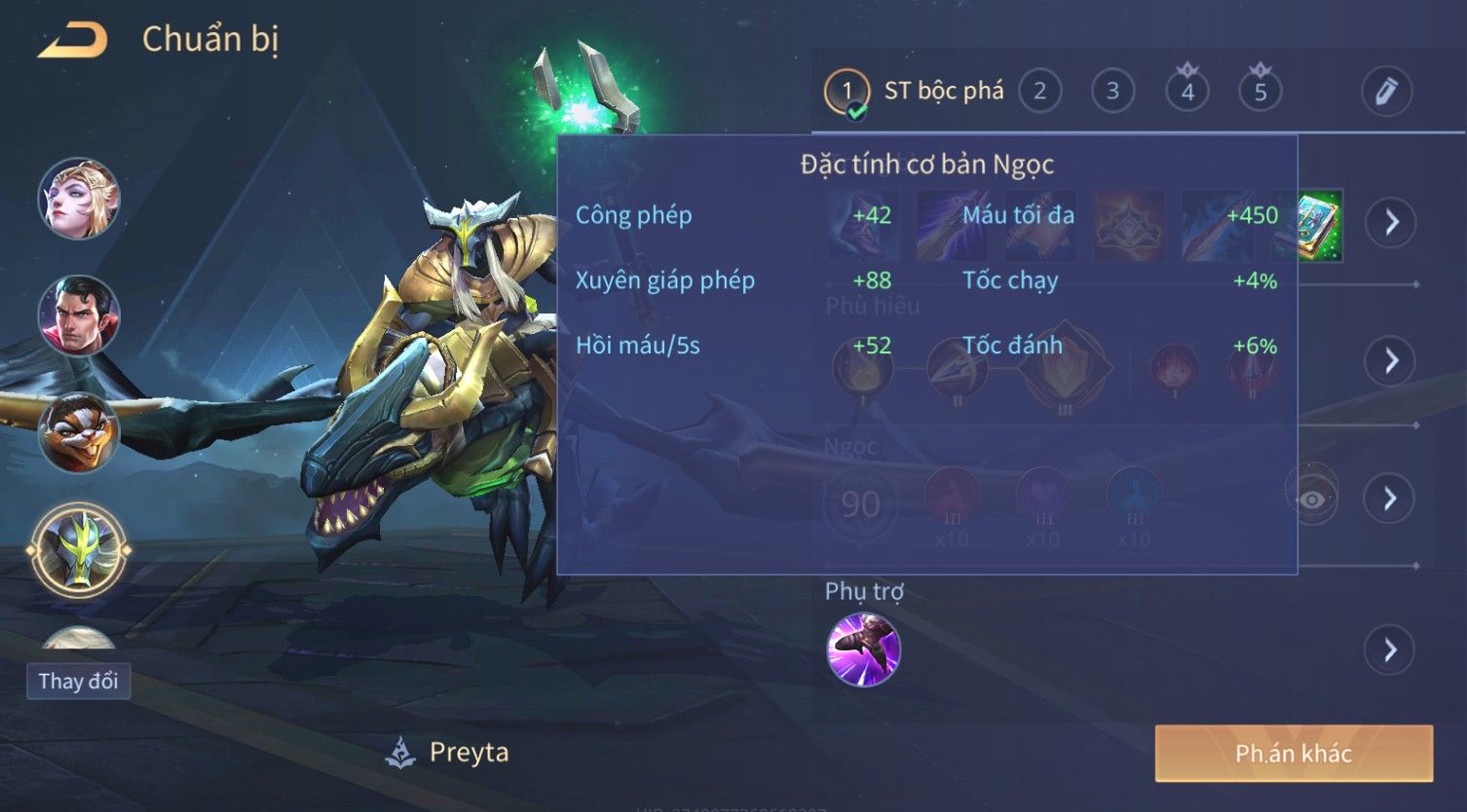Select the Phụ trợ support skill icon
Image resolution: width=1467 pixels, height=812 pixels.
(863, 649)
